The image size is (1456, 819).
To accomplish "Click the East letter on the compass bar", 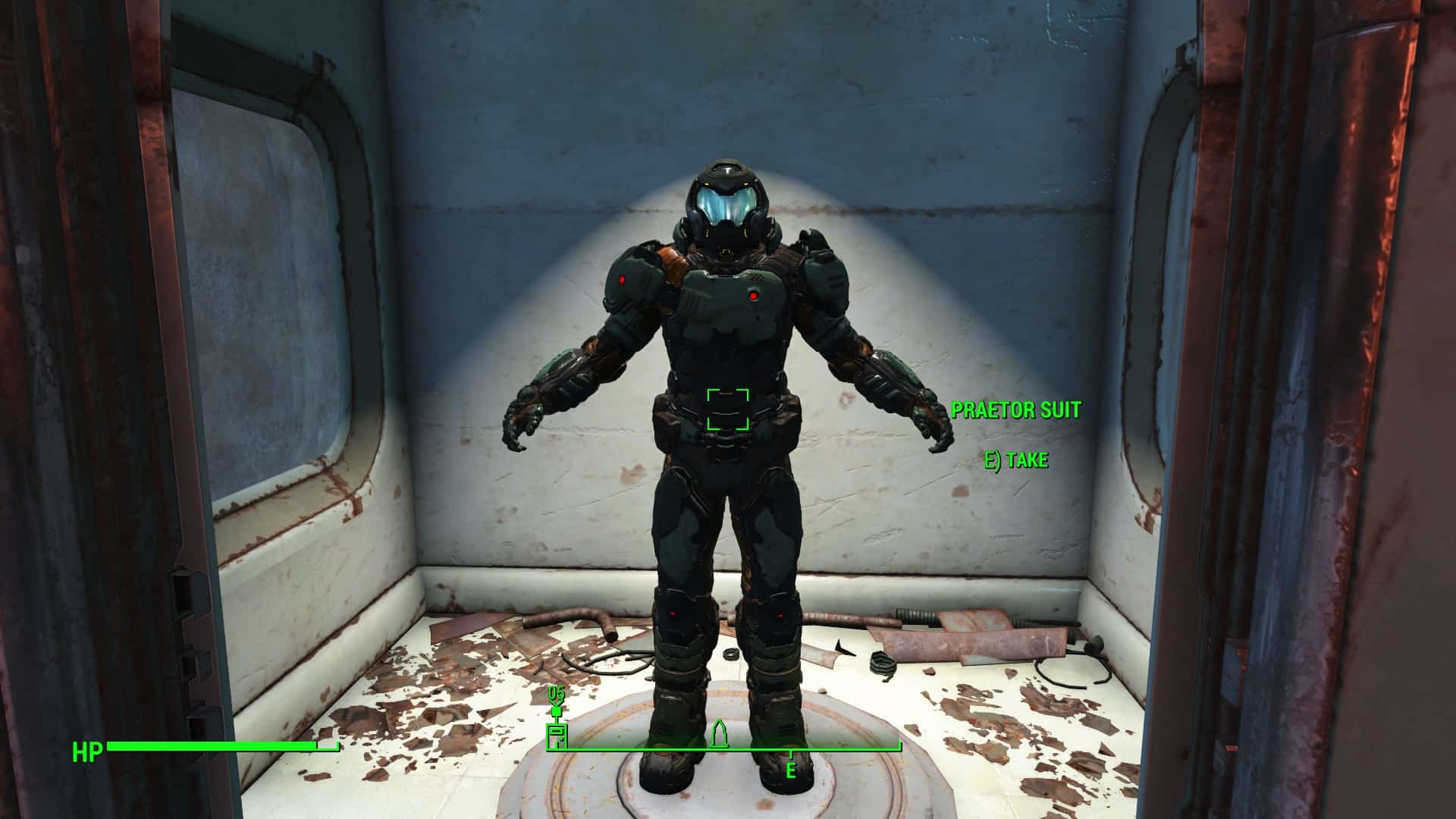I will (x=790, y=771).
